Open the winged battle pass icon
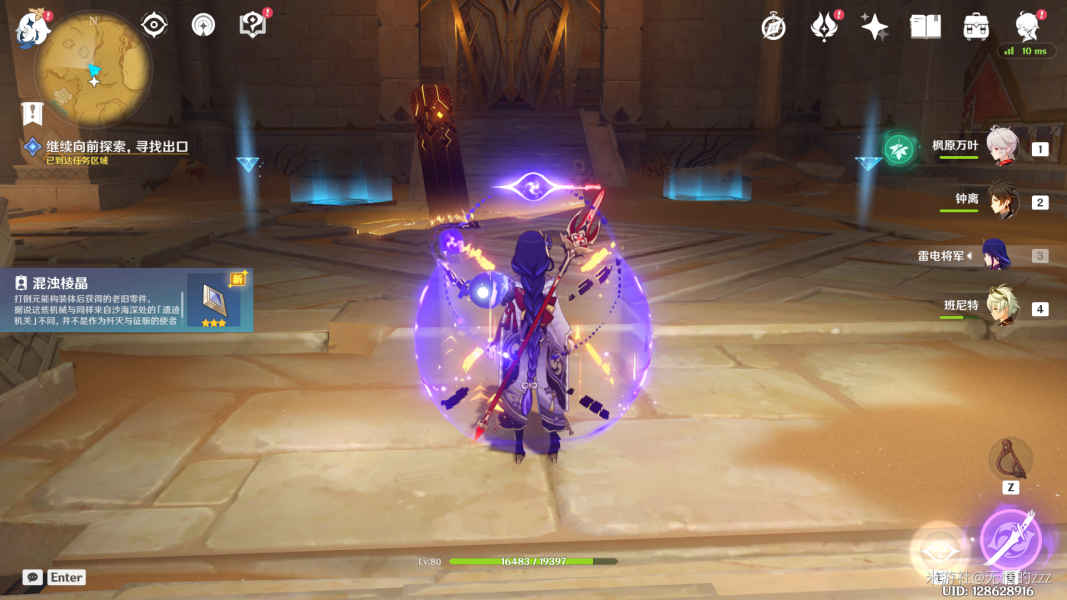This screenshot has width=1067, height=600. pos(824,27)
